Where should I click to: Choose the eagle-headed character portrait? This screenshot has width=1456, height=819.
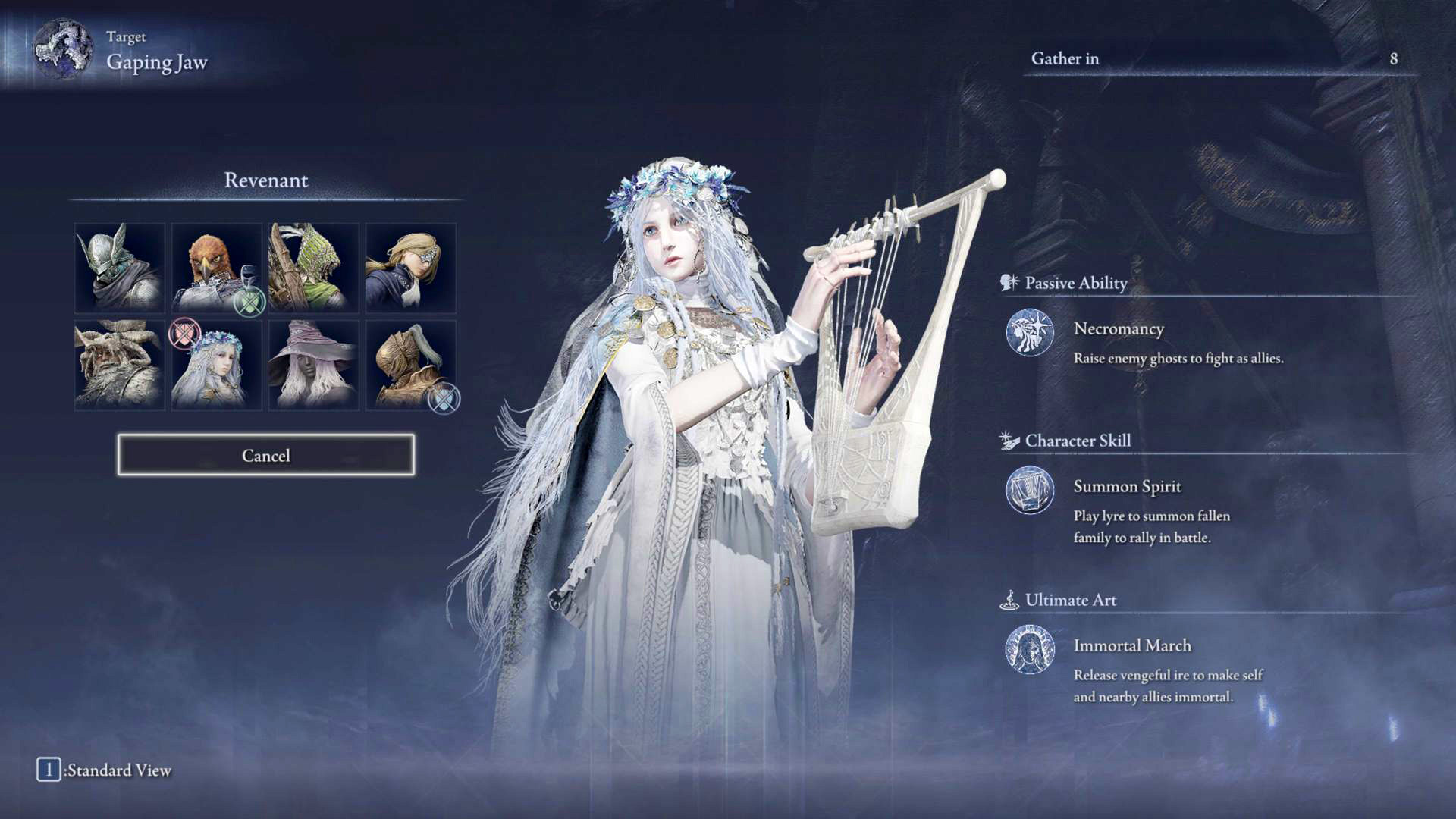tap(216, 268)
